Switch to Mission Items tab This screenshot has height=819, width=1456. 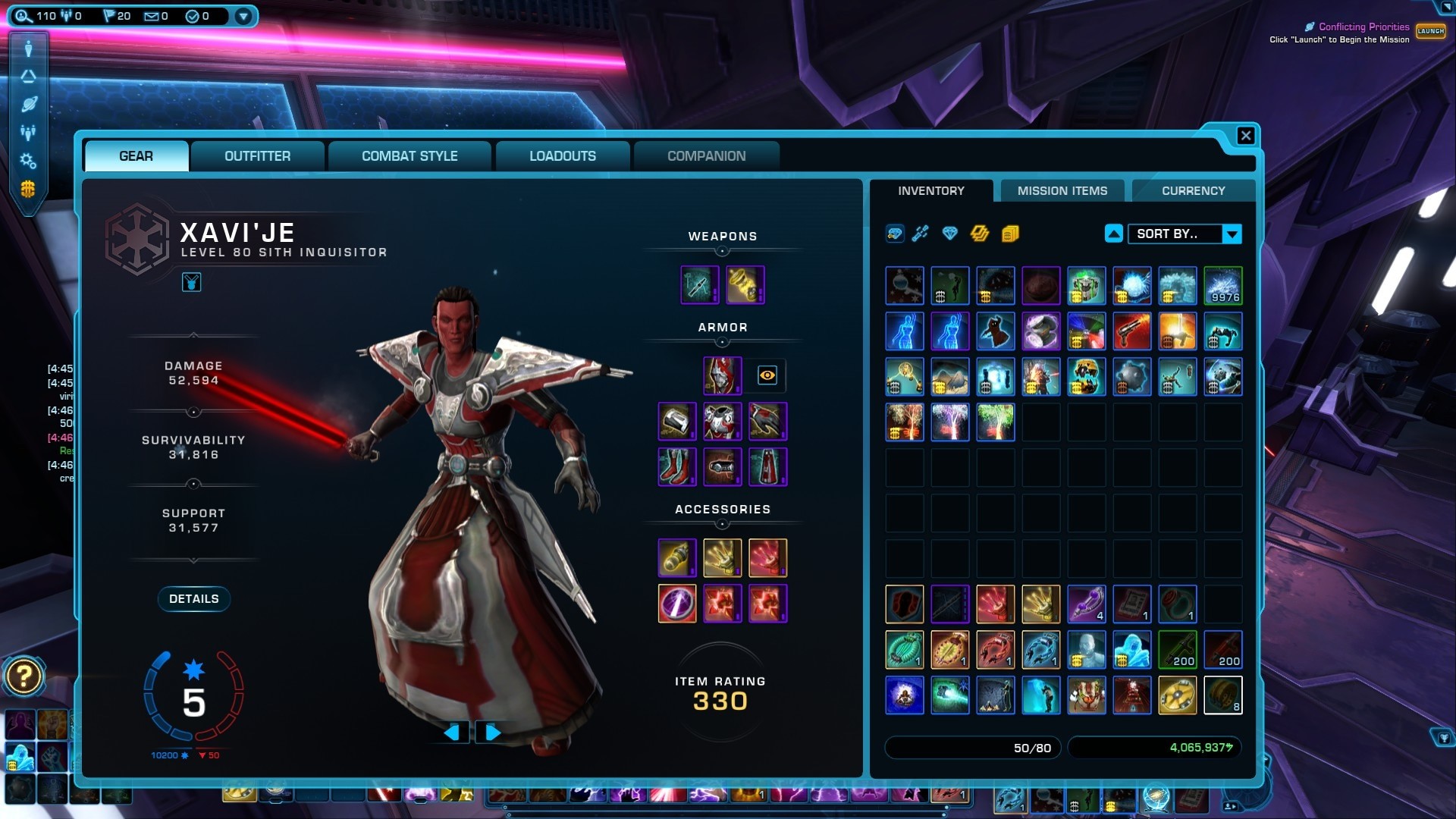[x=1062, y=191]
